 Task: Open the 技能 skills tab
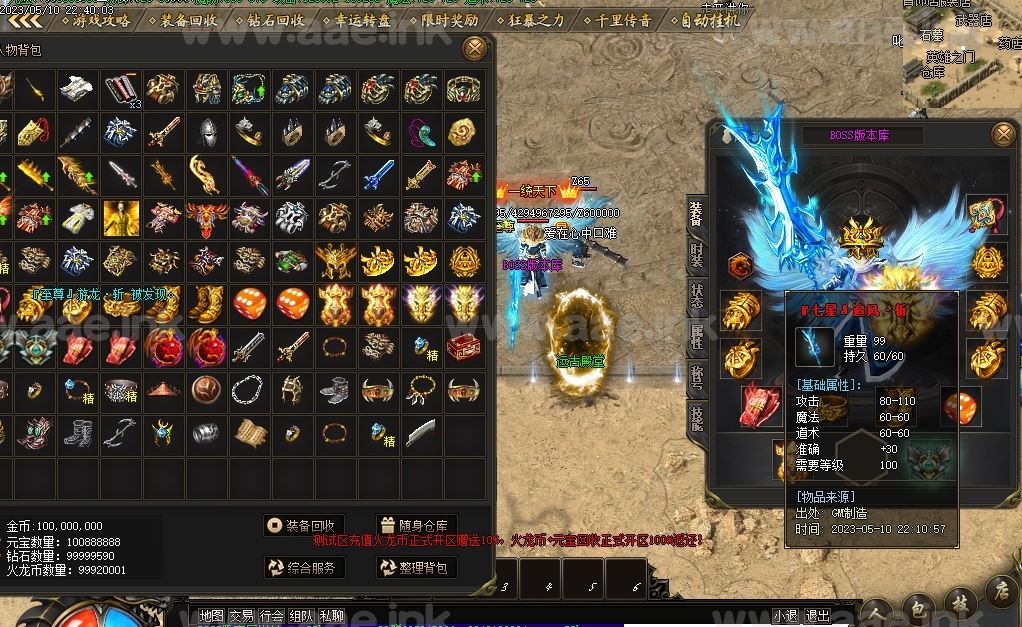696,417
